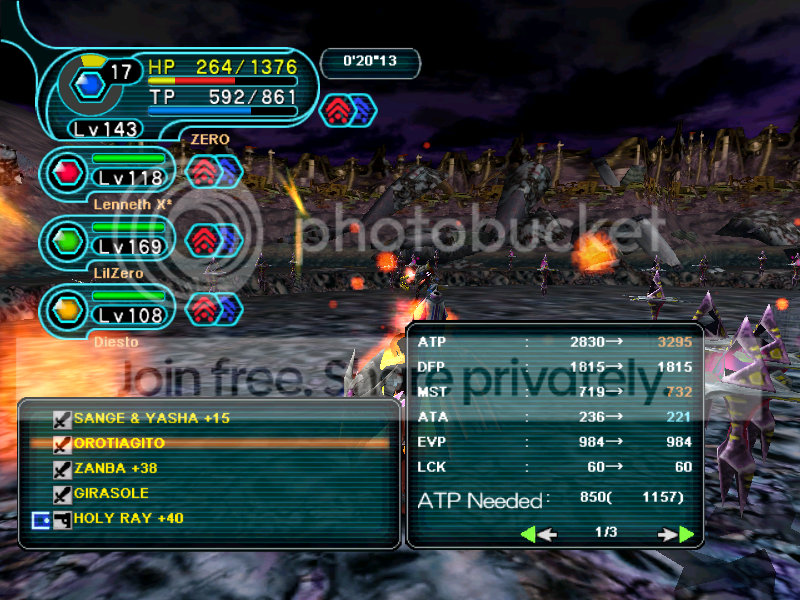Go to next stats page arrow
This screenshot has height=600, width=800.
pos(676,534)
